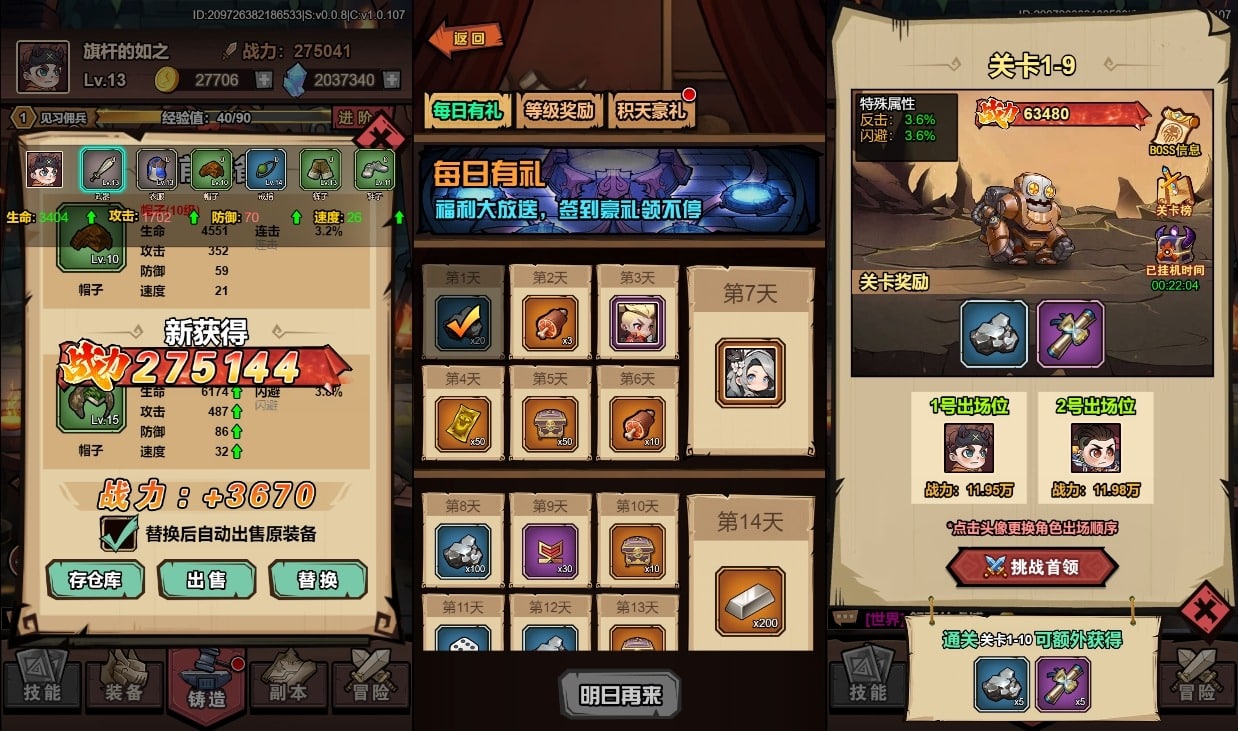Open BOSS信息 scroll icon
This screenshot has height=731, width=1238.
(1175, 131)
